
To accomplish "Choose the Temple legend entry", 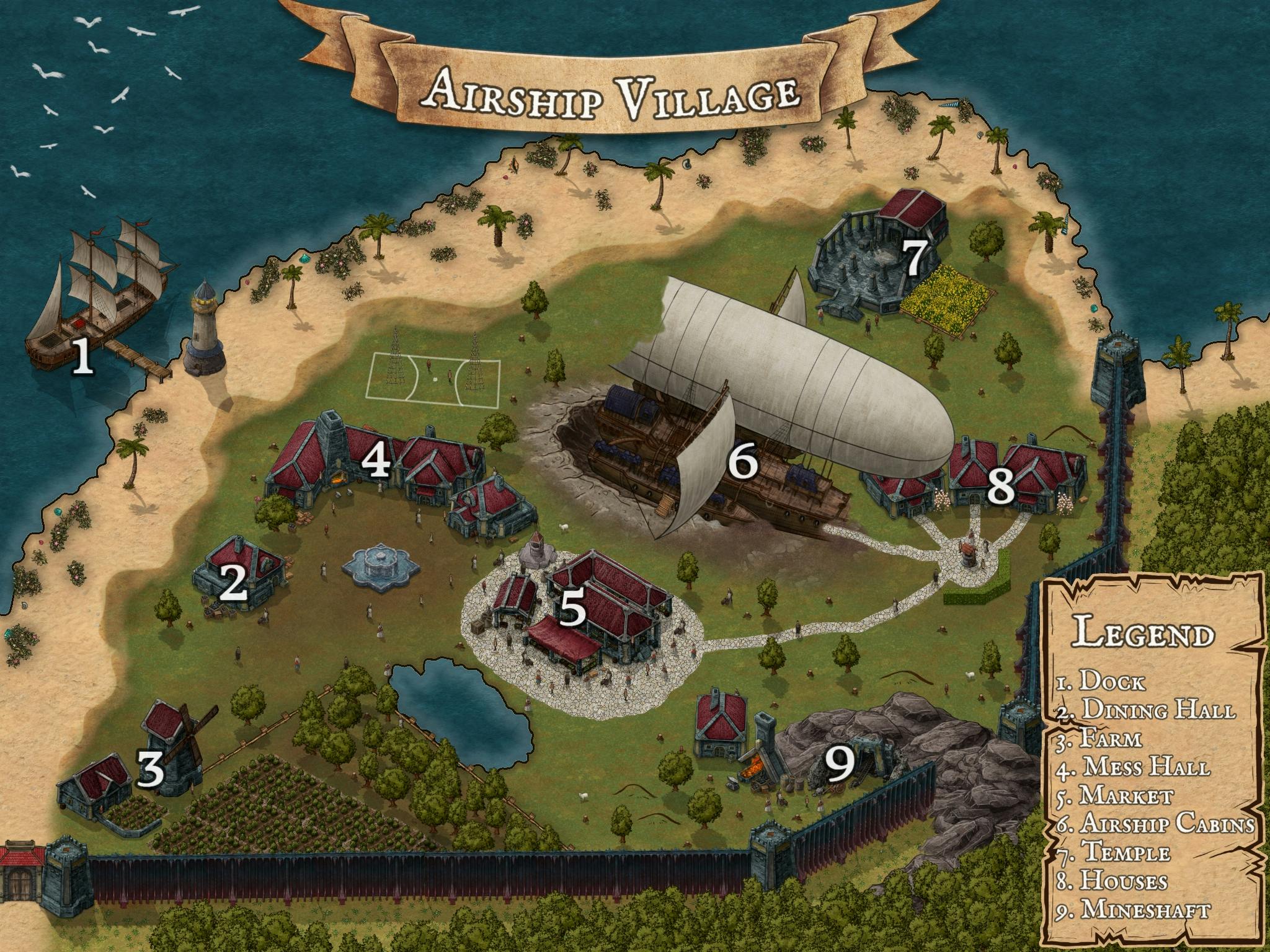I will [x=1114, y=853].
